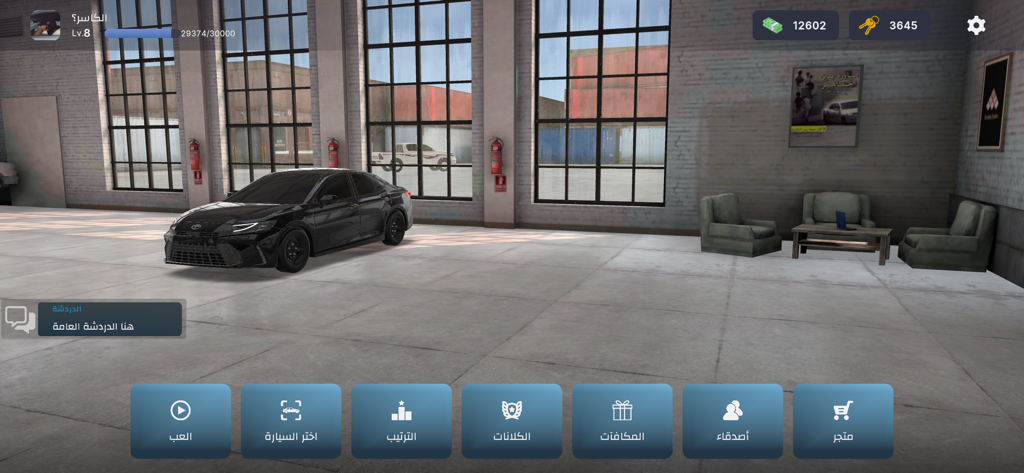The height and width of the screenshot is (473, 1024).
Task: Open the اختر السيارة car selection
Action: 291,421
